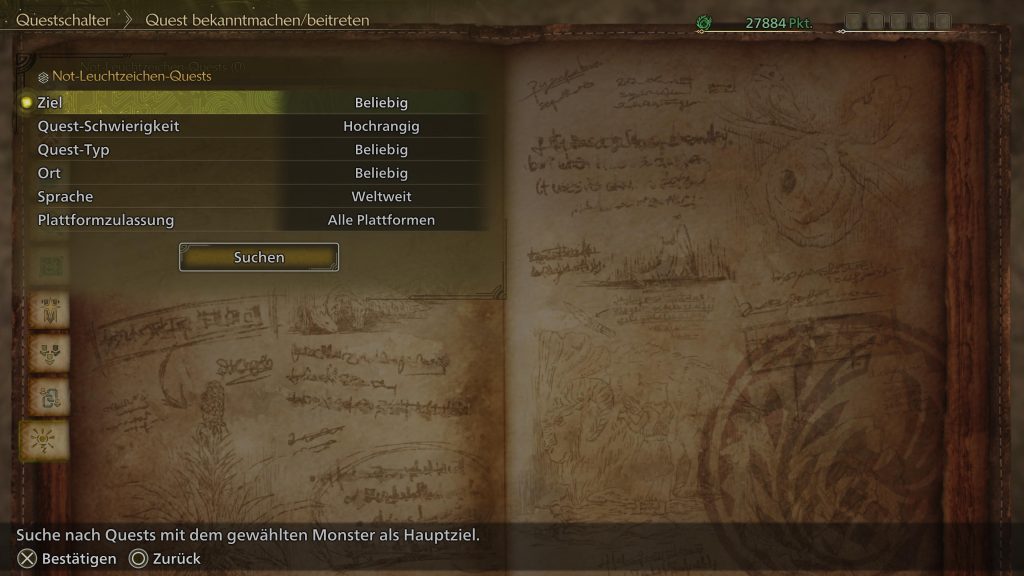Click the Suchen button
Image resolution: width=1024 pixels, height=576 pixels.
tap(259, 257)
